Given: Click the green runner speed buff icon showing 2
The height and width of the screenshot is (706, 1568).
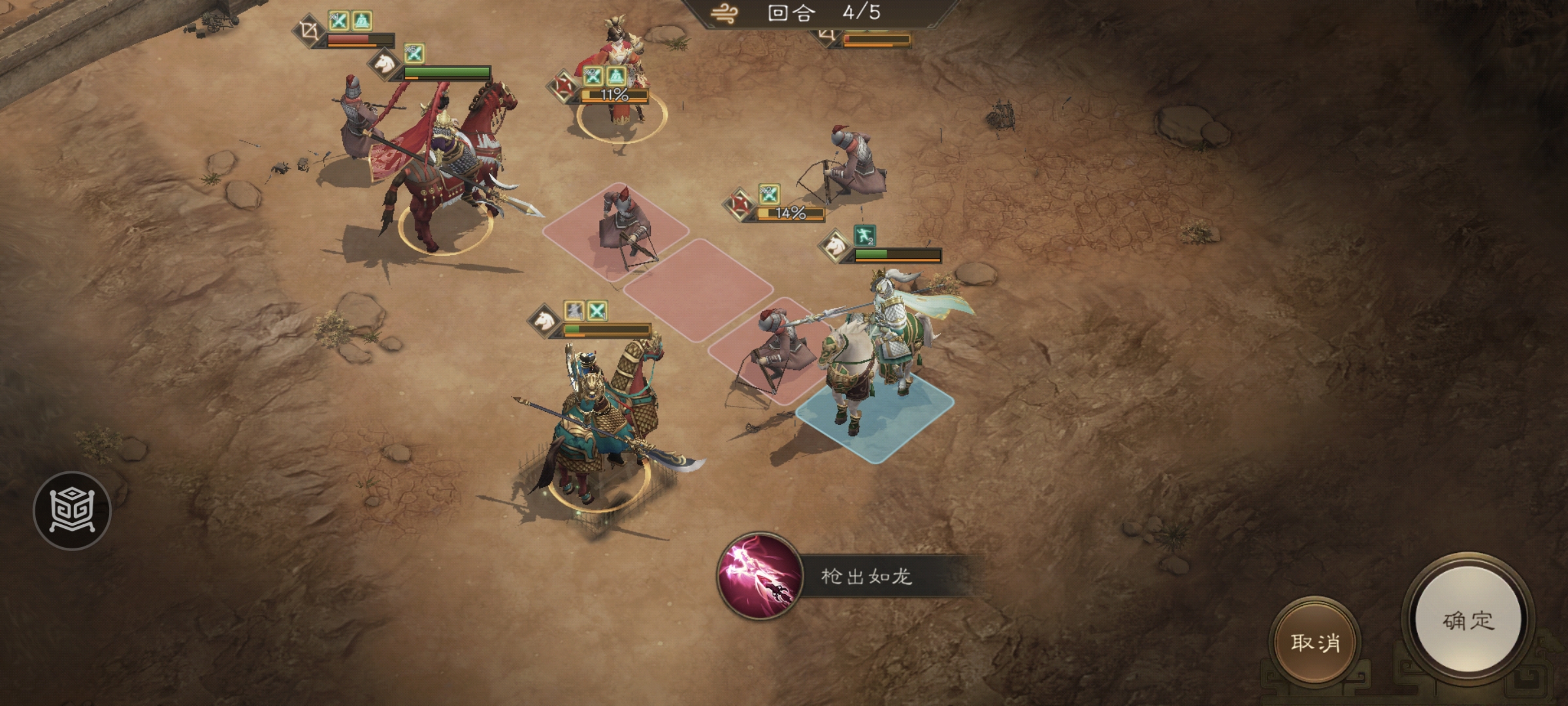Looking at the screenshot, I should (x=864, y=237).
